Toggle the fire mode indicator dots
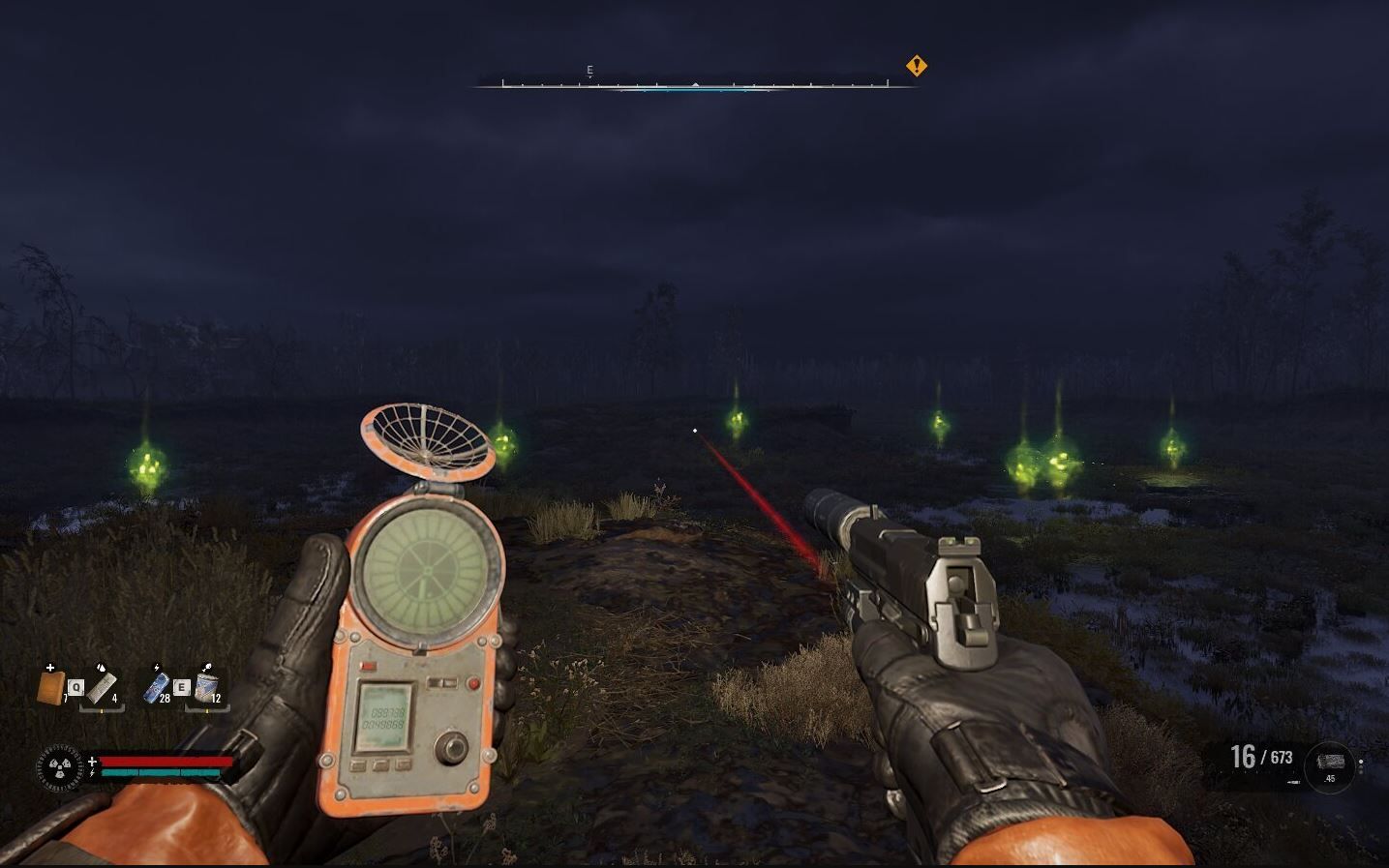The image size is (1389, 868). coord(1361,766)
